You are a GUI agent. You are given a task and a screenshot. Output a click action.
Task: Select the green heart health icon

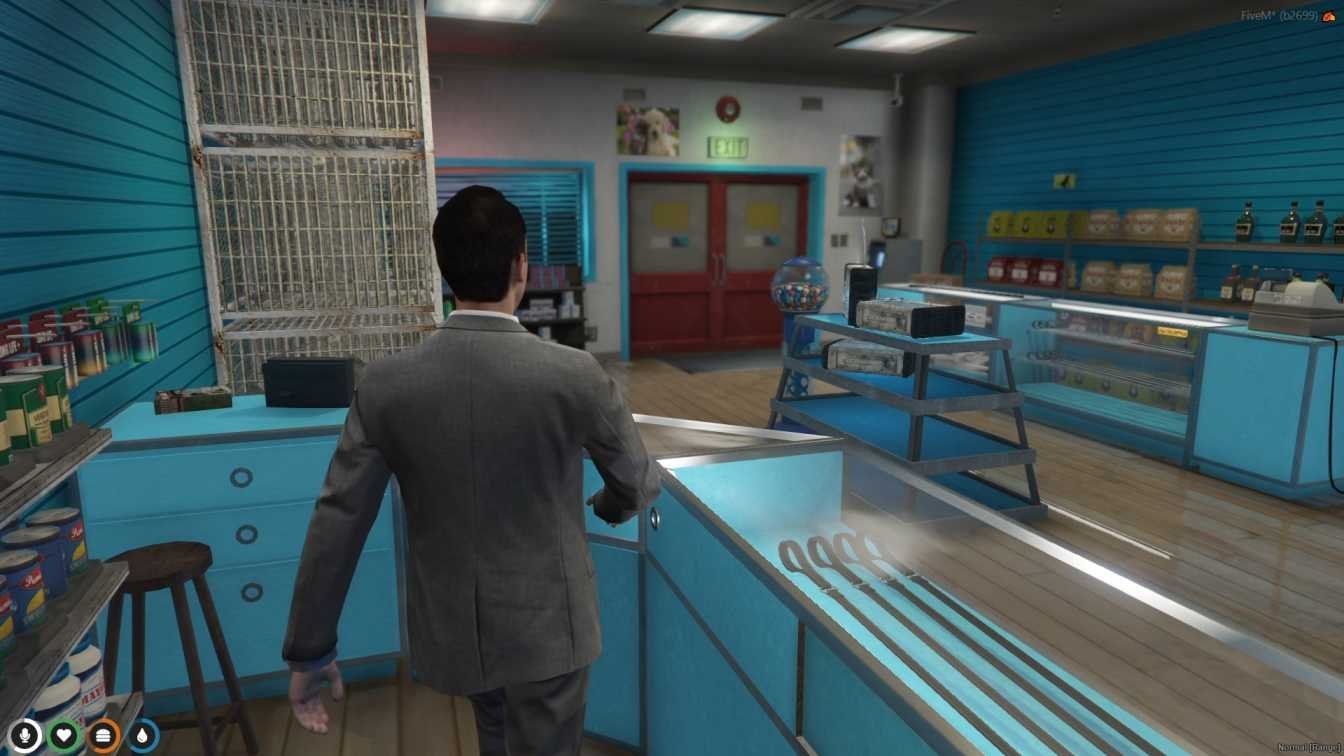[65, 737]
